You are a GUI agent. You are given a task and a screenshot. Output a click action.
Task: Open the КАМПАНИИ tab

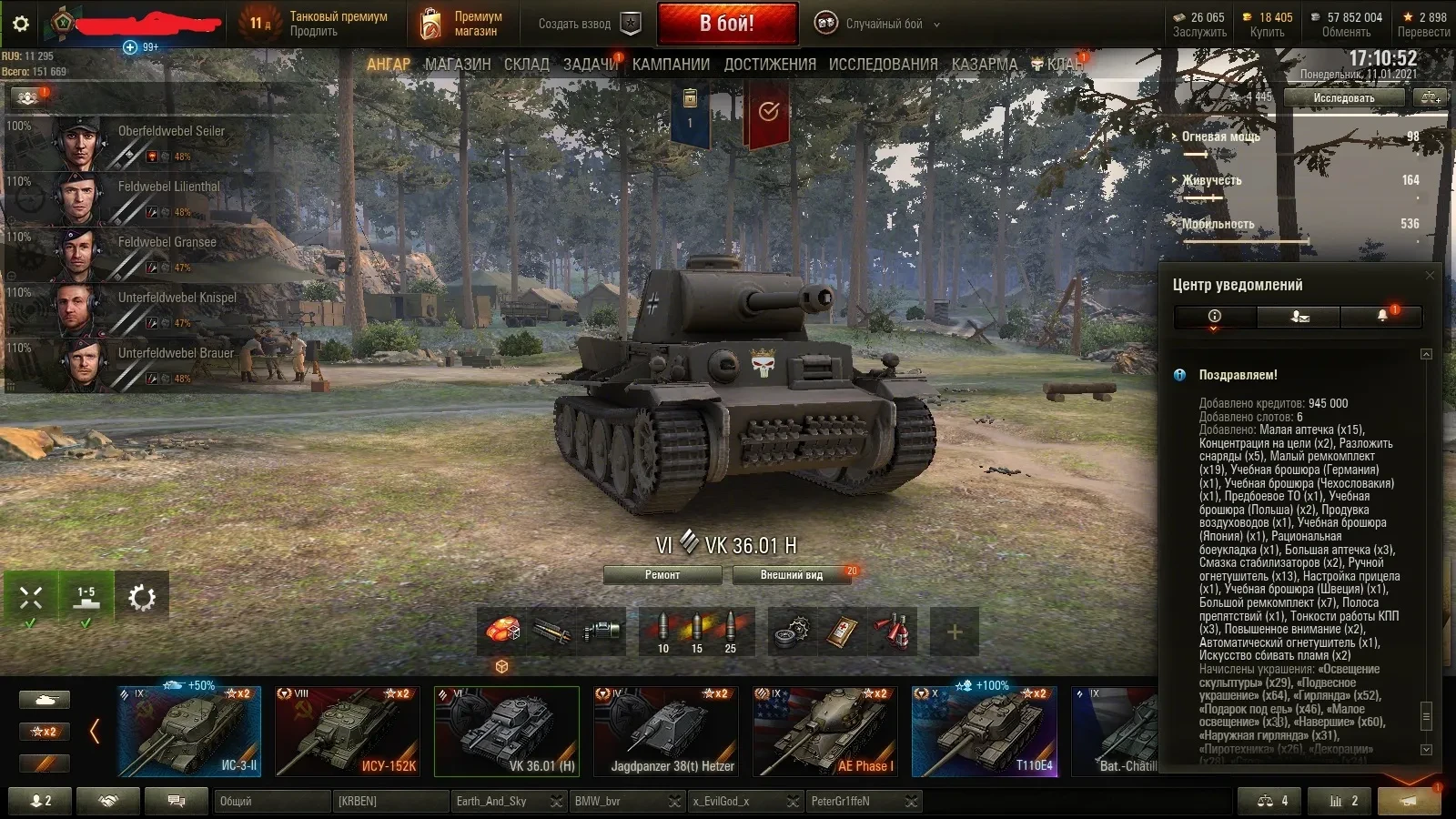point(671,65)
